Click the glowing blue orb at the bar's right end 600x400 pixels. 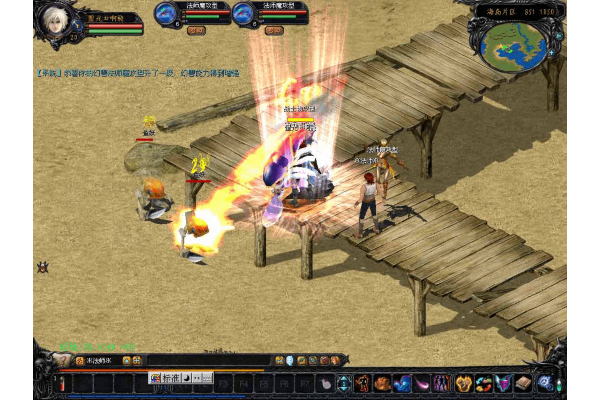[x=545, y=383]
